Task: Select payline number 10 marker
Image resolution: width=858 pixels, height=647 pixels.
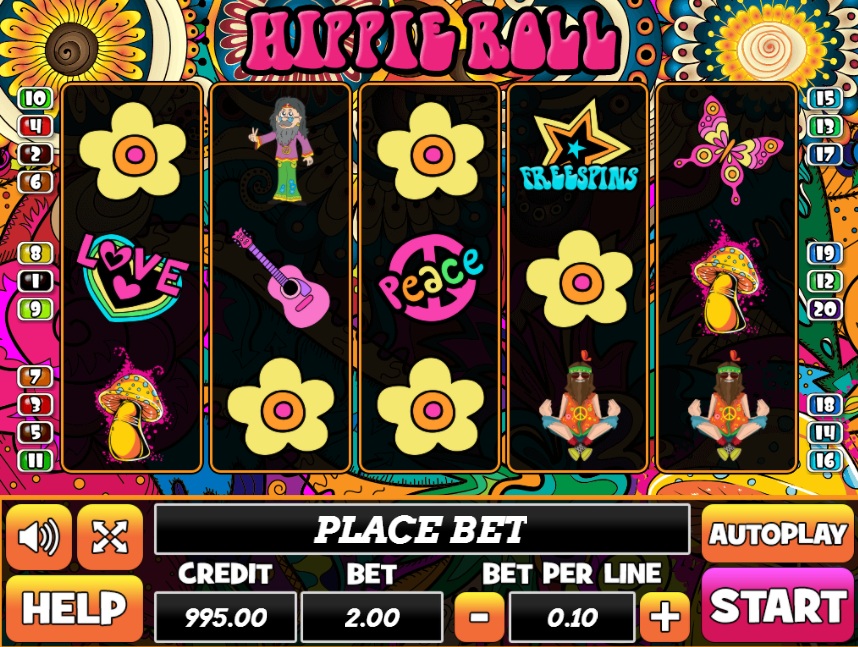Action: (35, 98)
